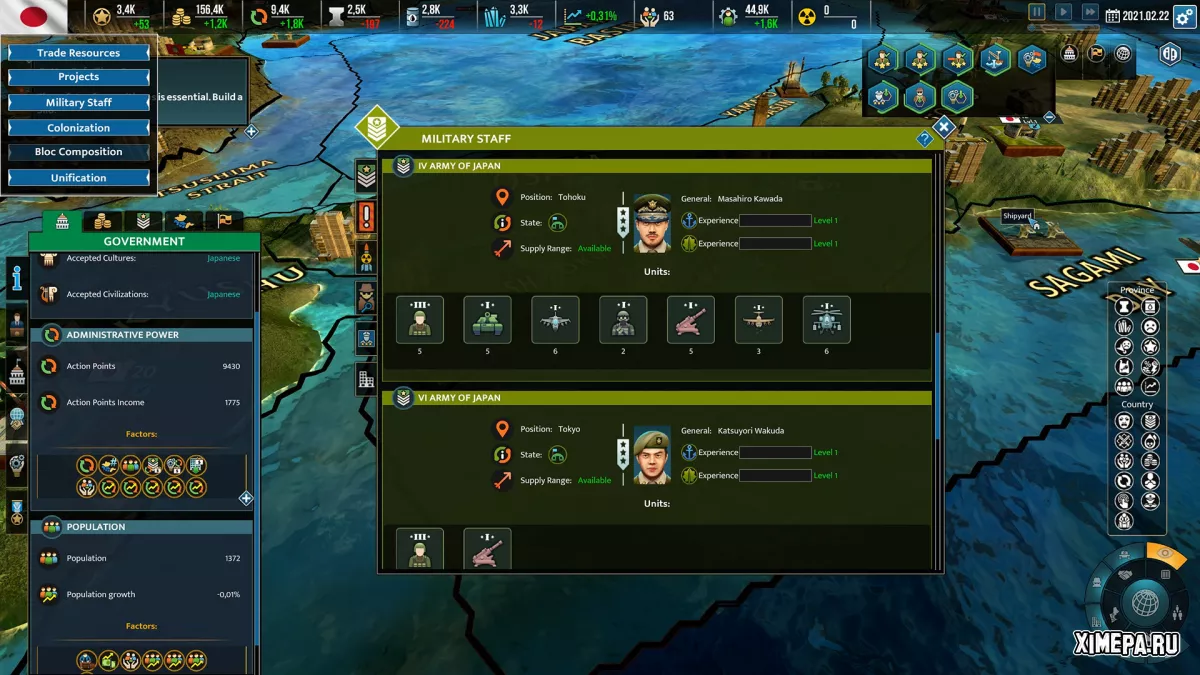Show the Bloc Composition screen
This screenshot has width=1200, height=675.
[78, 152]
